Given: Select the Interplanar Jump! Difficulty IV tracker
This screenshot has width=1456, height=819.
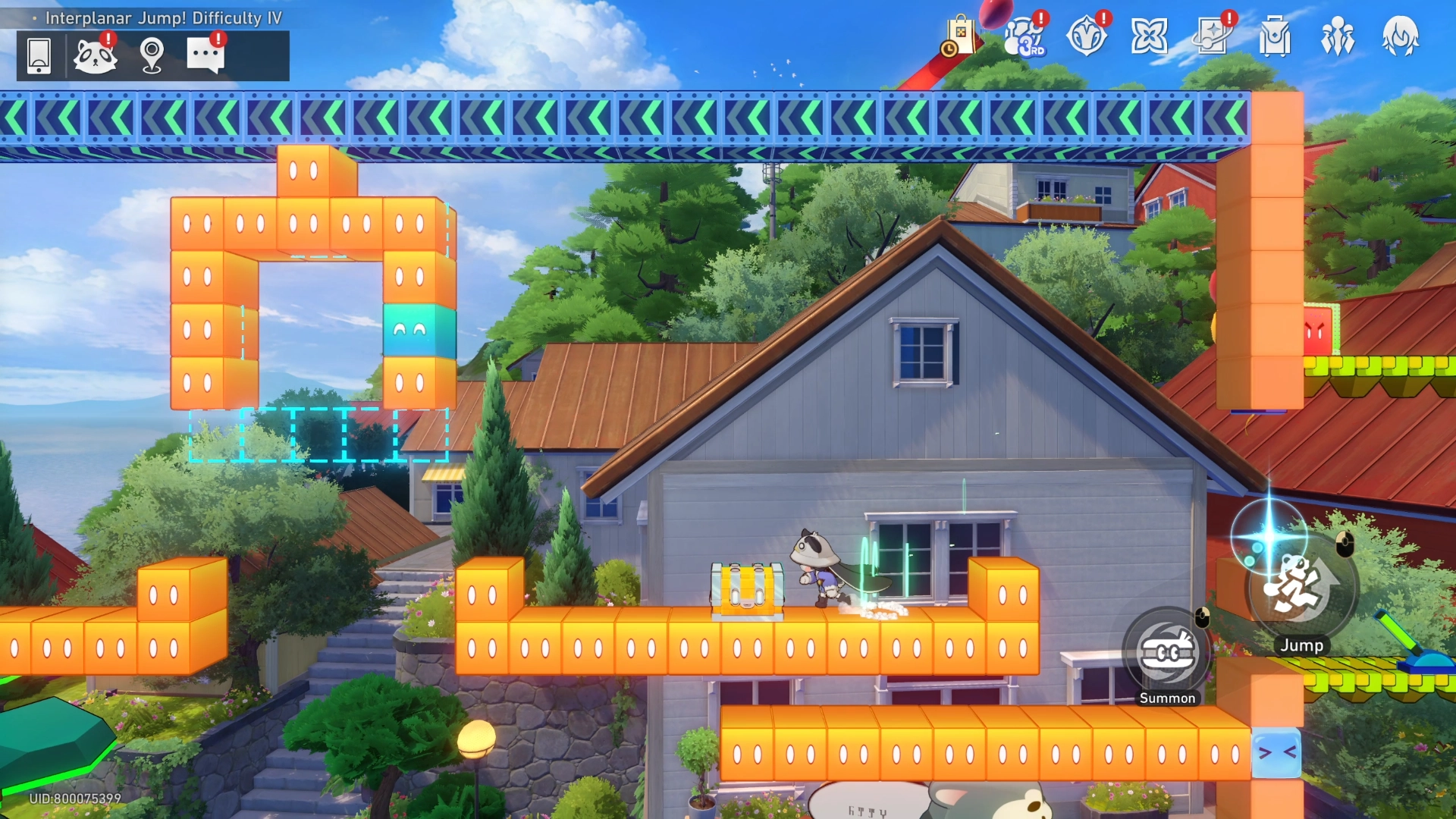Looking at the screenshot, I should 163,17.
